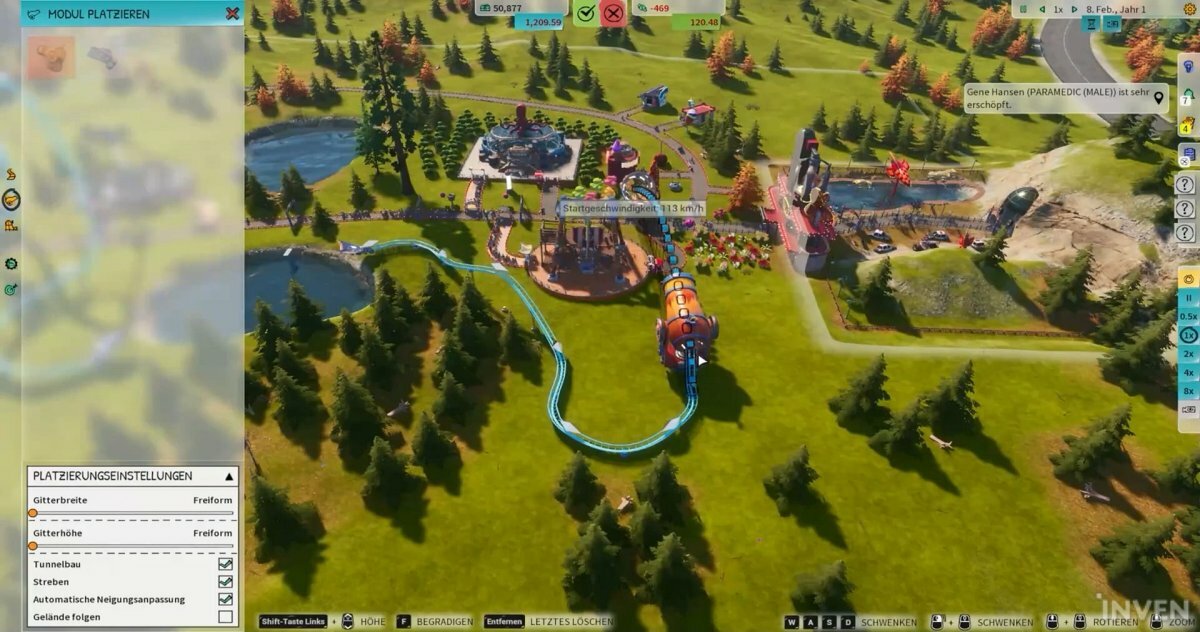Close the Modul Platzieren panel
This screenshot has width=1200, height=632.
[232, 14]
